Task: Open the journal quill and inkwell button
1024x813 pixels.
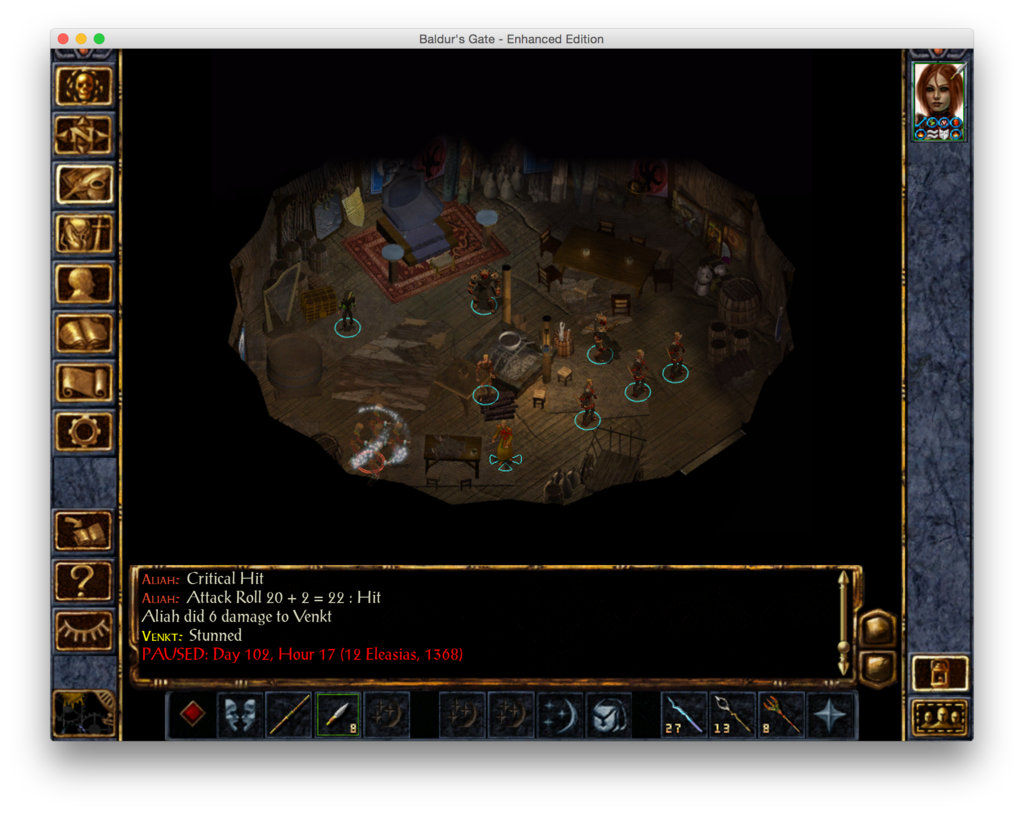Action: [x=84, y=184]
